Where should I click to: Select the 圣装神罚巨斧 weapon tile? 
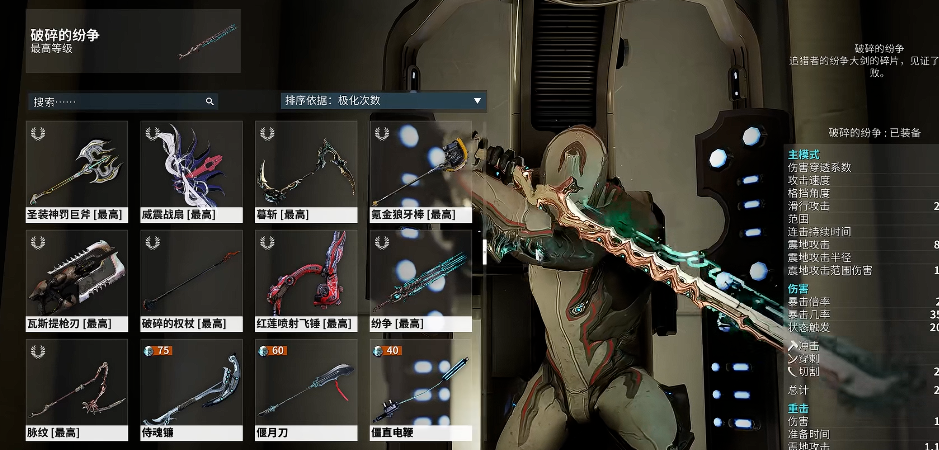tap(77, 171)
